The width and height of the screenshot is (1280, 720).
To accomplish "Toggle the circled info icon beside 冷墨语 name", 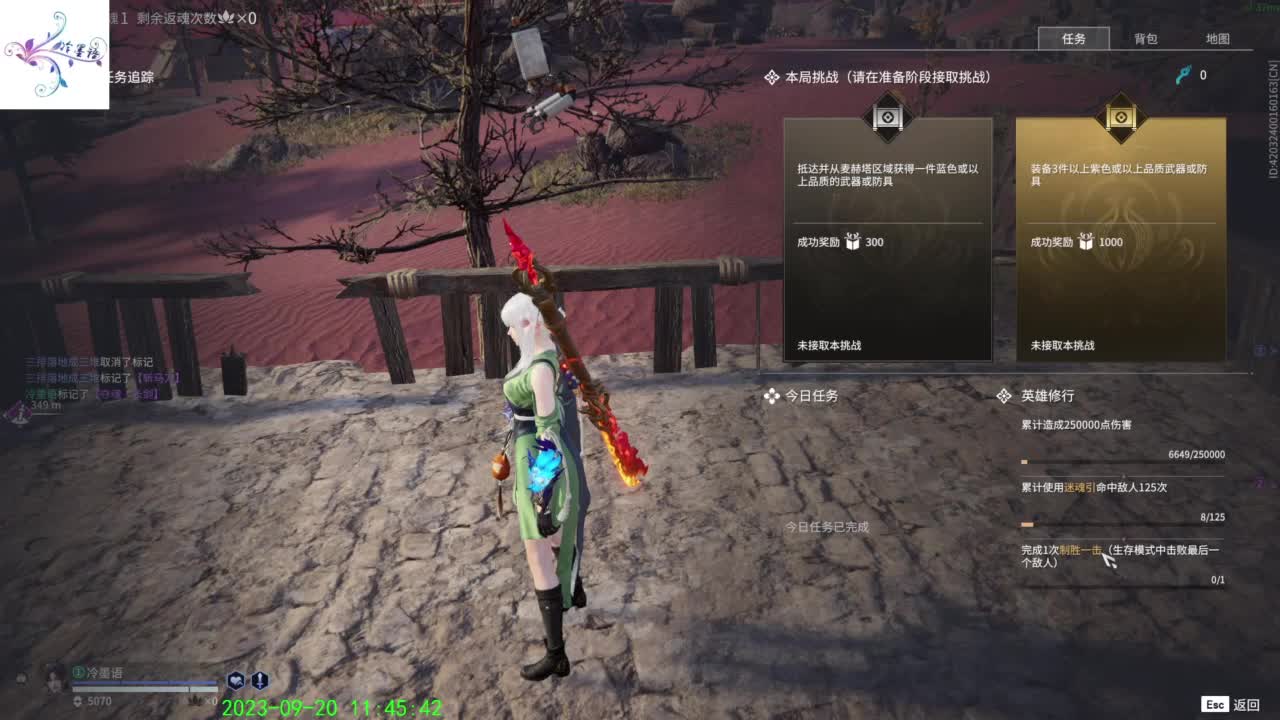I will 77,672.
